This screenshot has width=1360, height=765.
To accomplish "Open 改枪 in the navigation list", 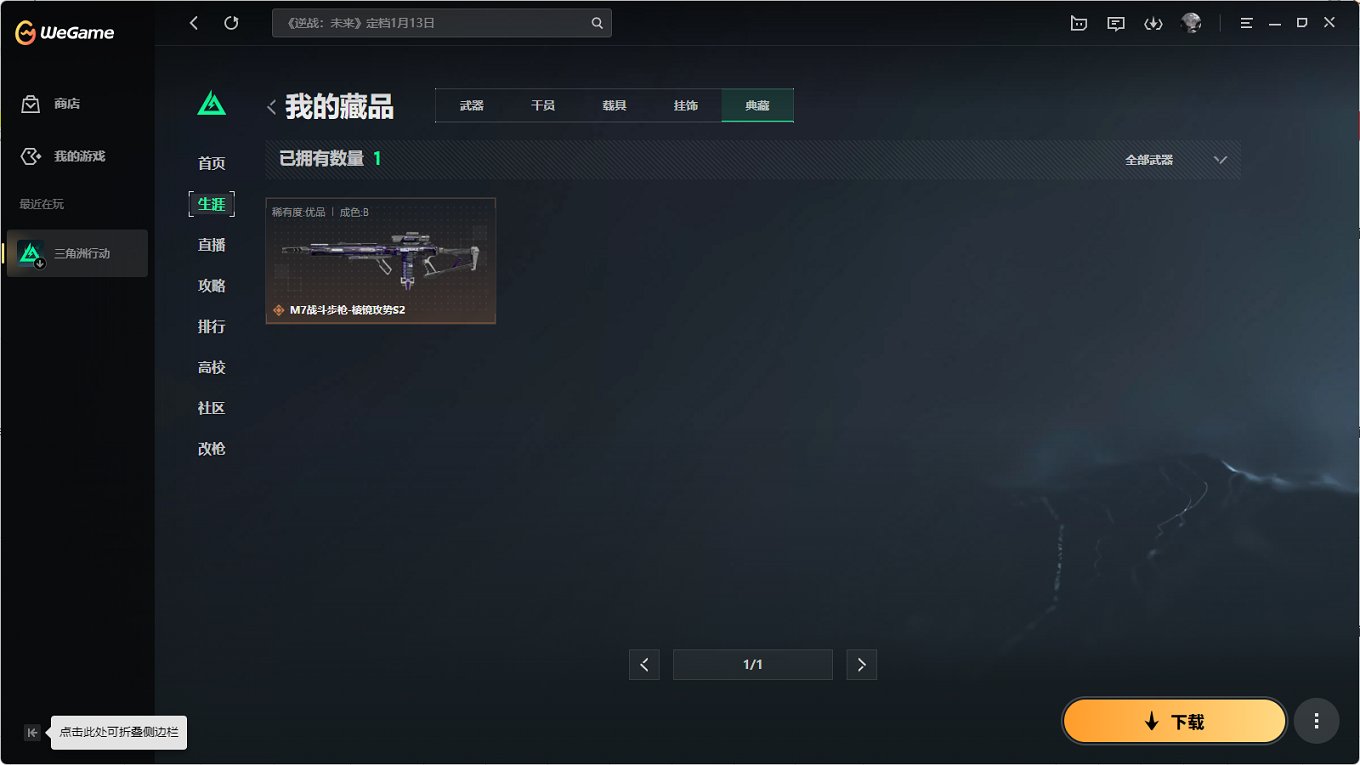I will point(211,448).
